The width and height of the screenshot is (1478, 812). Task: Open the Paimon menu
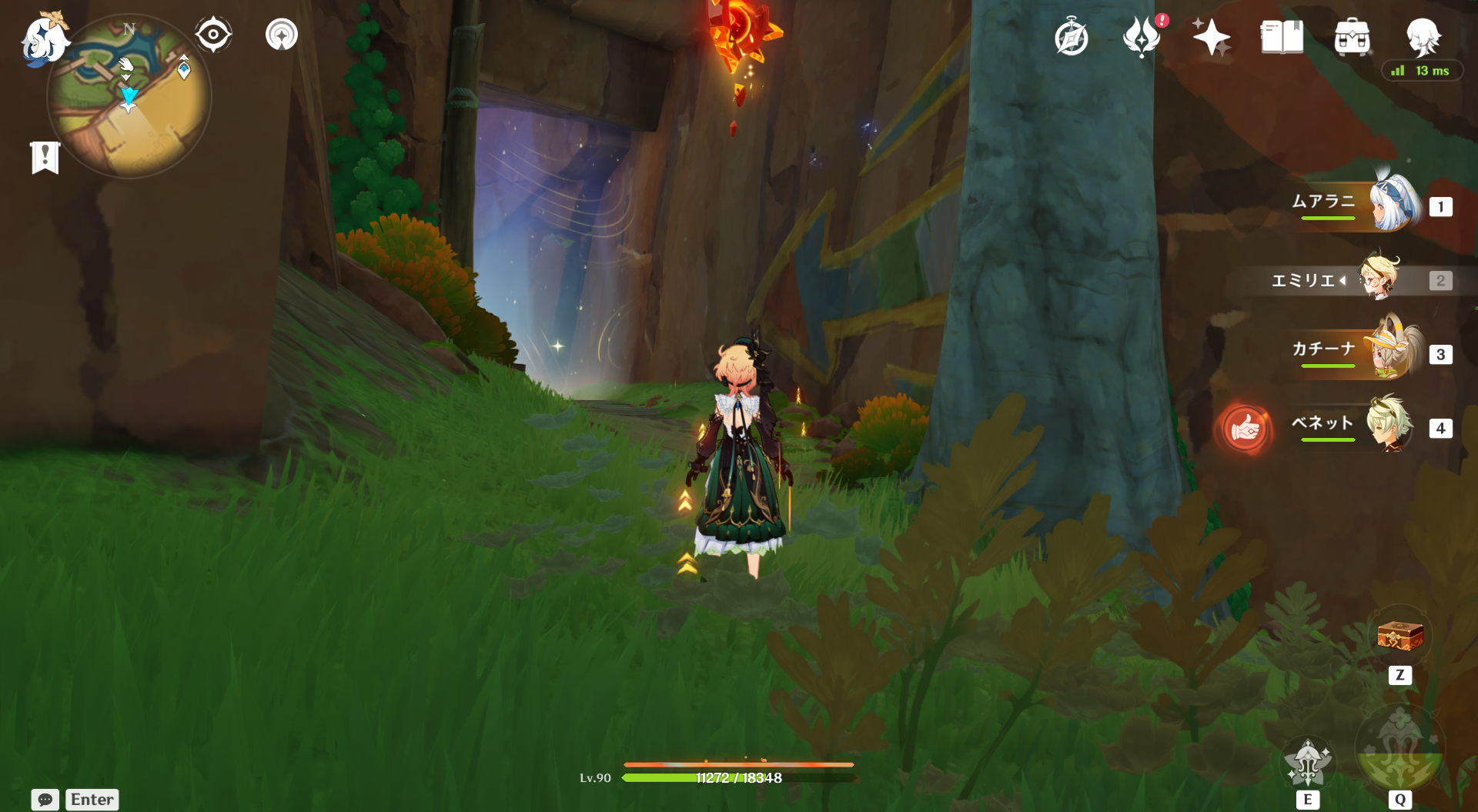(x=43, y=39)
